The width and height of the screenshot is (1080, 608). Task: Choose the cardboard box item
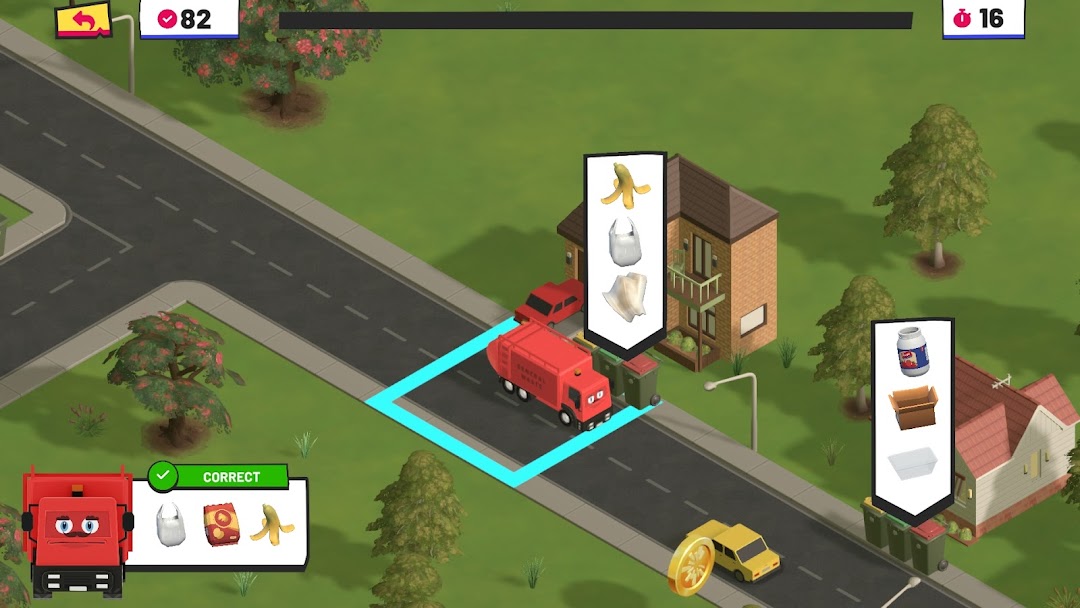pos(913,407)
